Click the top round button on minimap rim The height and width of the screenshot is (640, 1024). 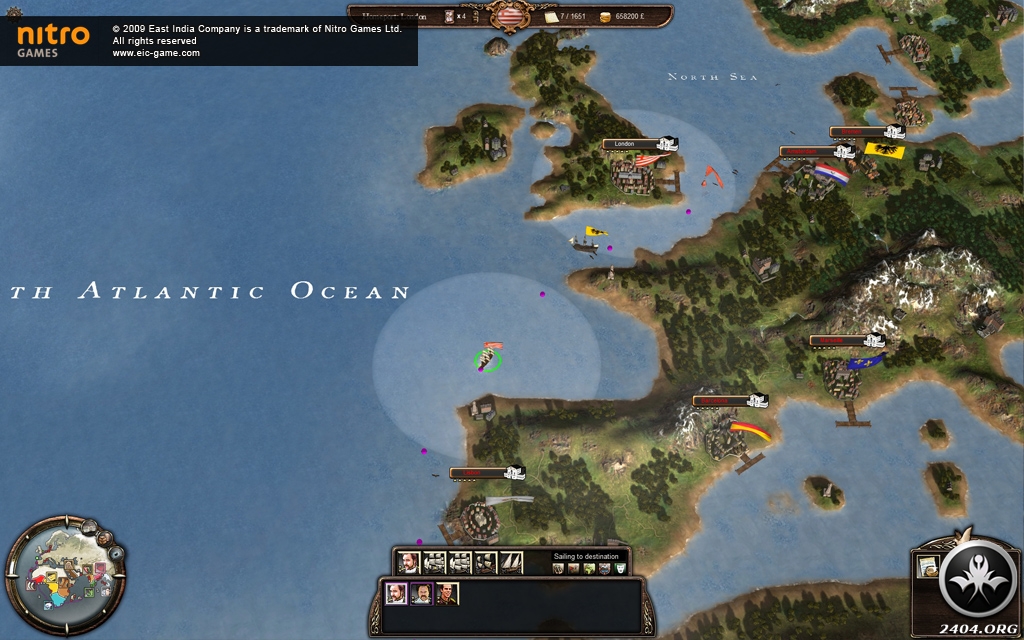90,526
